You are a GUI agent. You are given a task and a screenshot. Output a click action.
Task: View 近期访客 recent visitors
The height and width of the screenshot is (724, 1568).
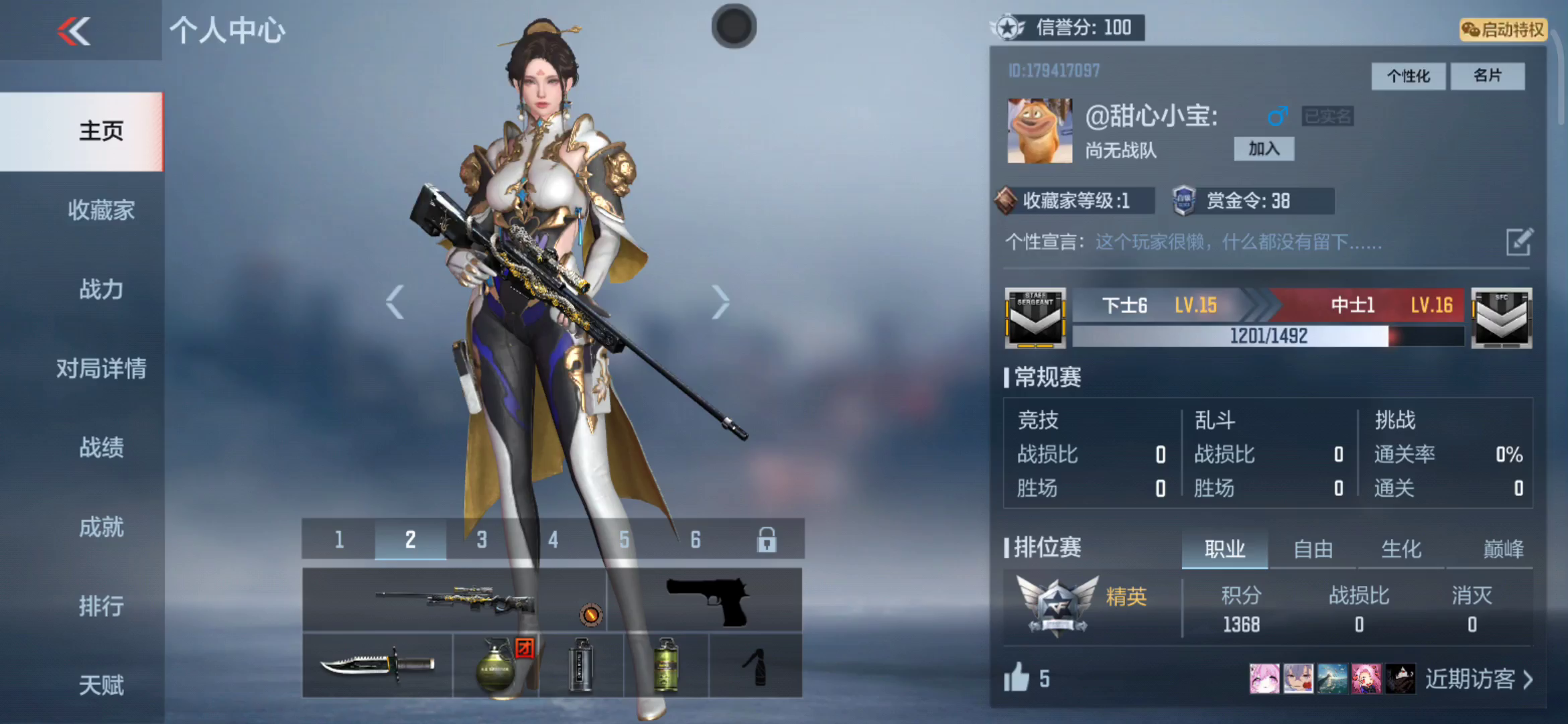coord(1478,679)
